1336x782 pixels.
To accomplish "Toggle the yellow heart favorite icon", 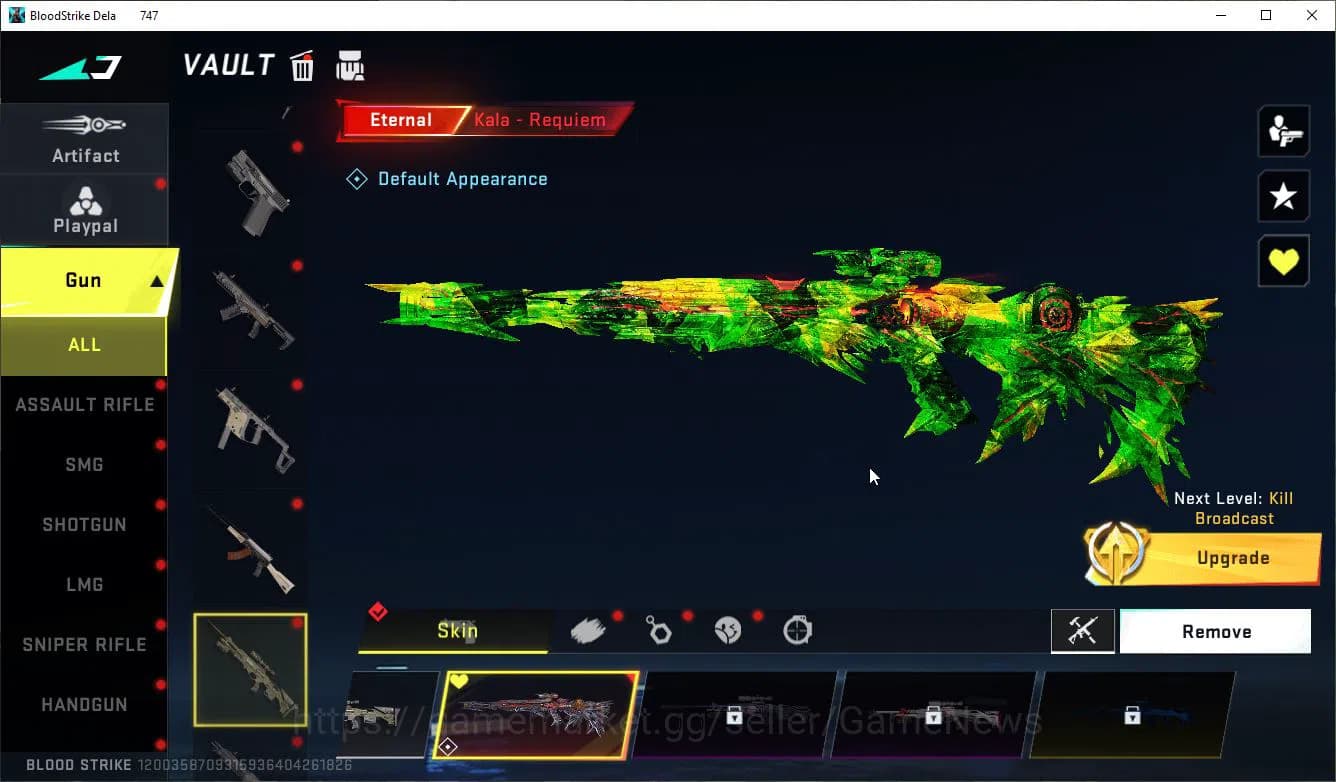I will tap(1283, 261).
